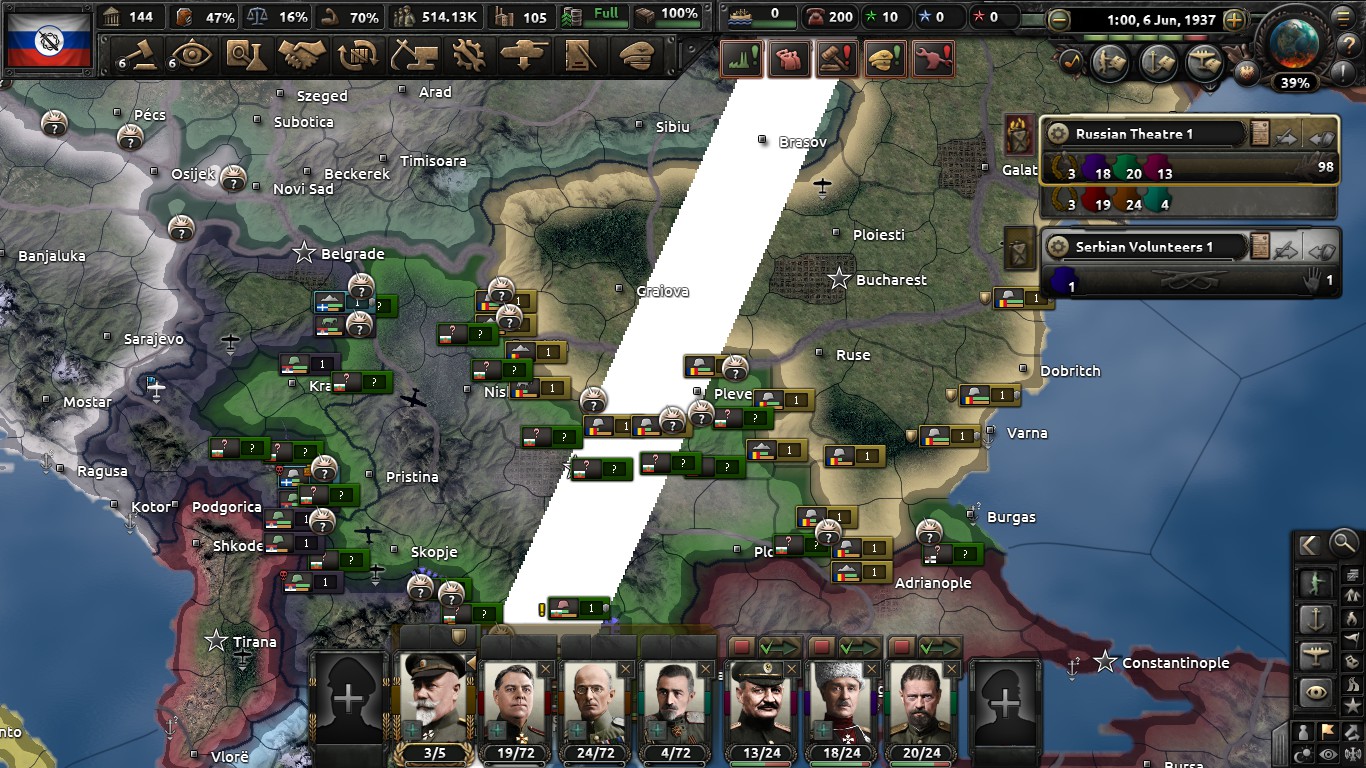Screen dimensions: 1366x768
Task: Increase game speed with the plus button
Action: 1234,19
